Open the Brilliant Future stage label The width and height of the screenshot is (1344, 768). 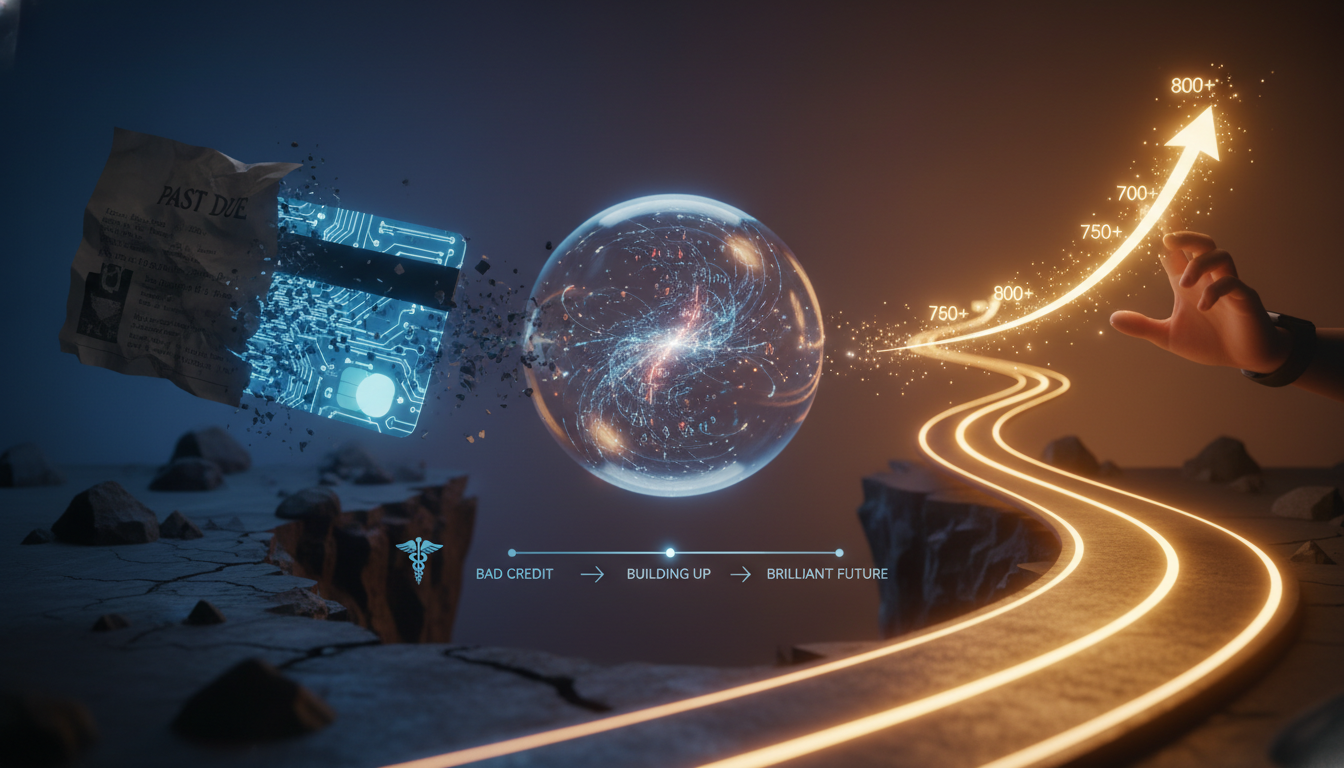click(825, 575)
